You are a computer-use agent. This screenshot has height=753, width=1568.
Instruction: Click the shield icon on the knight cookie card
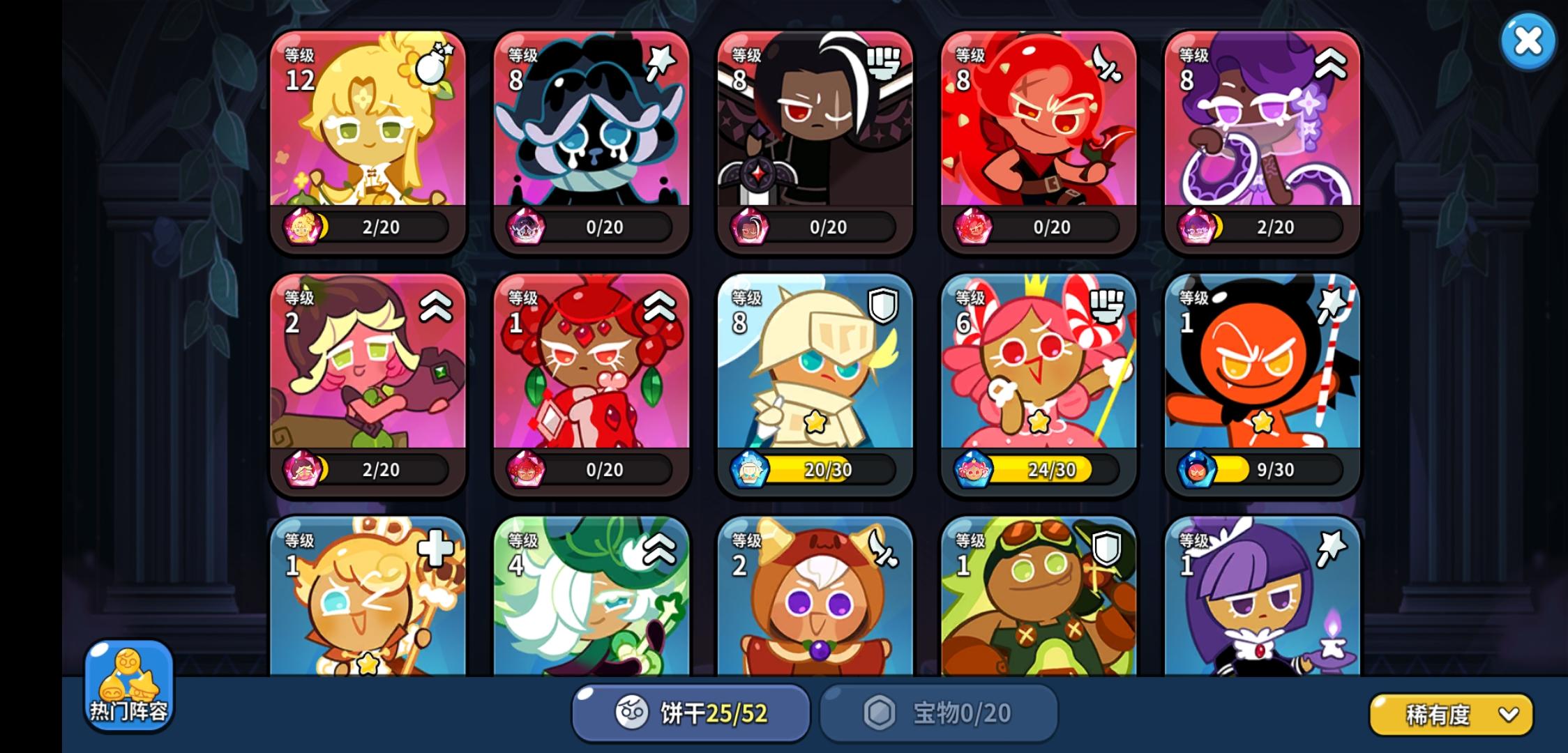coord(883,305)
